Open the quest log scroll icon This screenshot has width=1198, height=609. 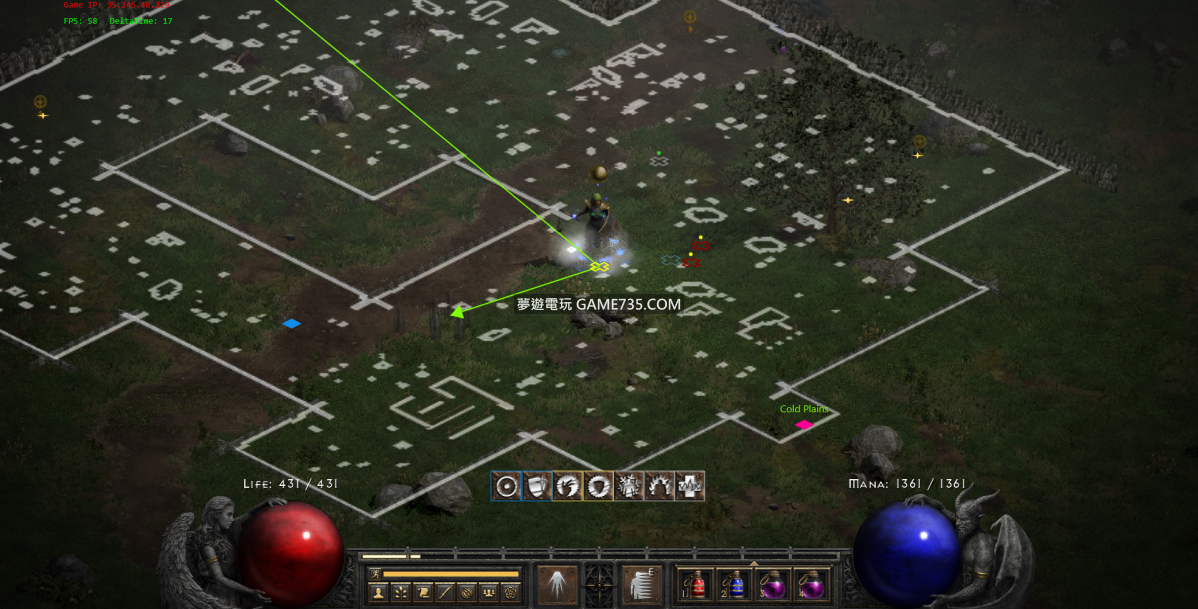pos(423,592)
